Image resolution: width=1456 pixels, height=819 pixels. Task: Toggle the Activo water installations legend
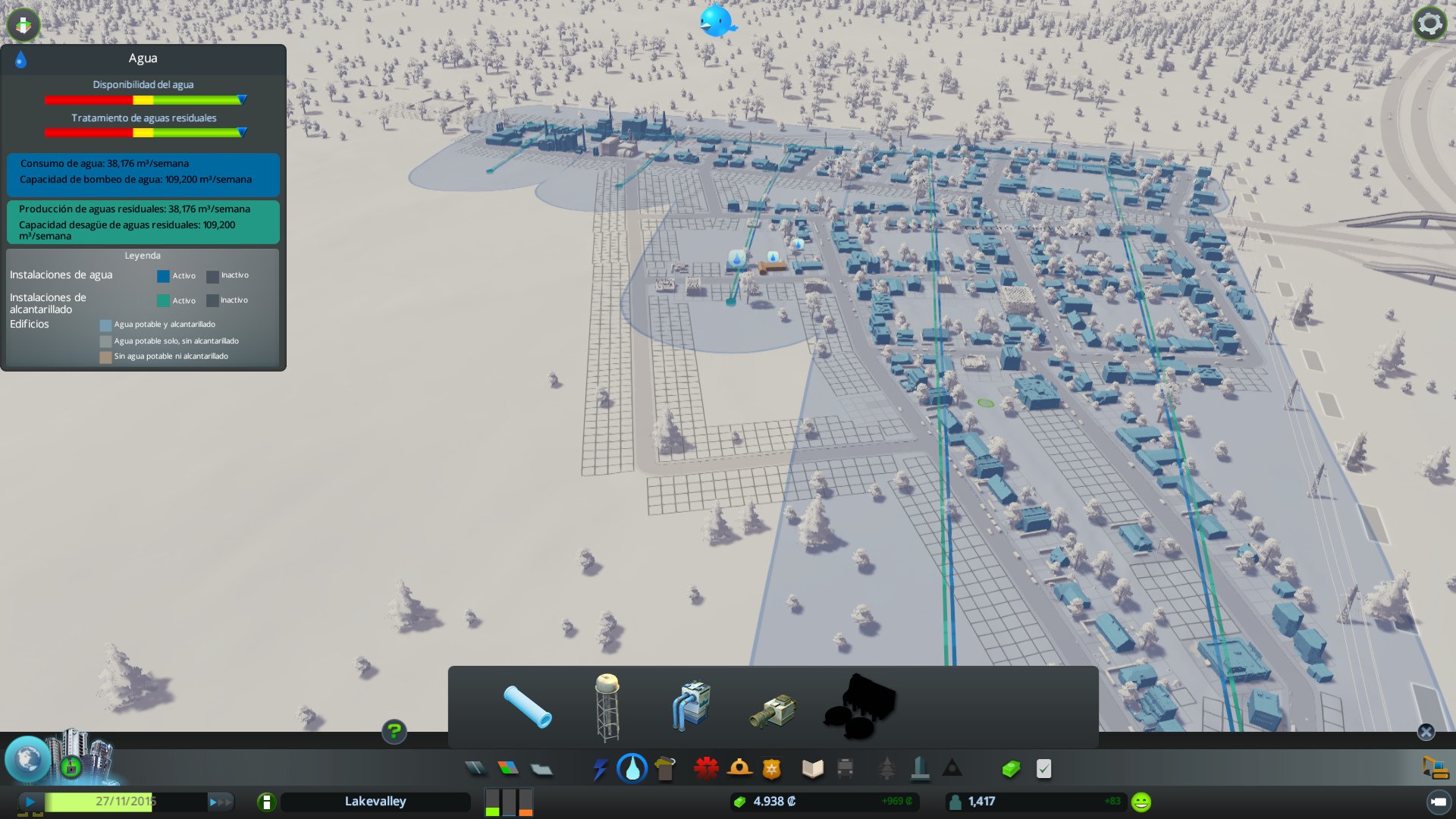[162, 275]
